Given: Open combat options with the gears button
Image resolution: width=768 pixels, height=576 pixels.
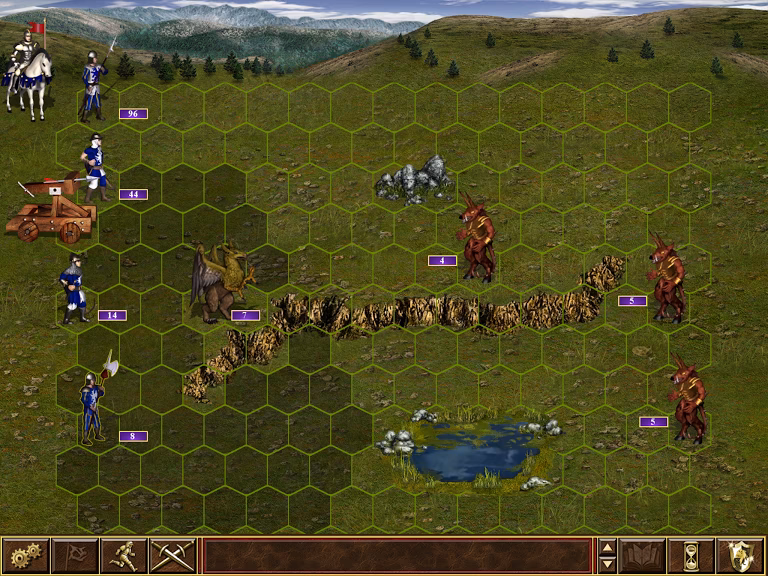Looking at the screenshot, I should pos(25,555).
